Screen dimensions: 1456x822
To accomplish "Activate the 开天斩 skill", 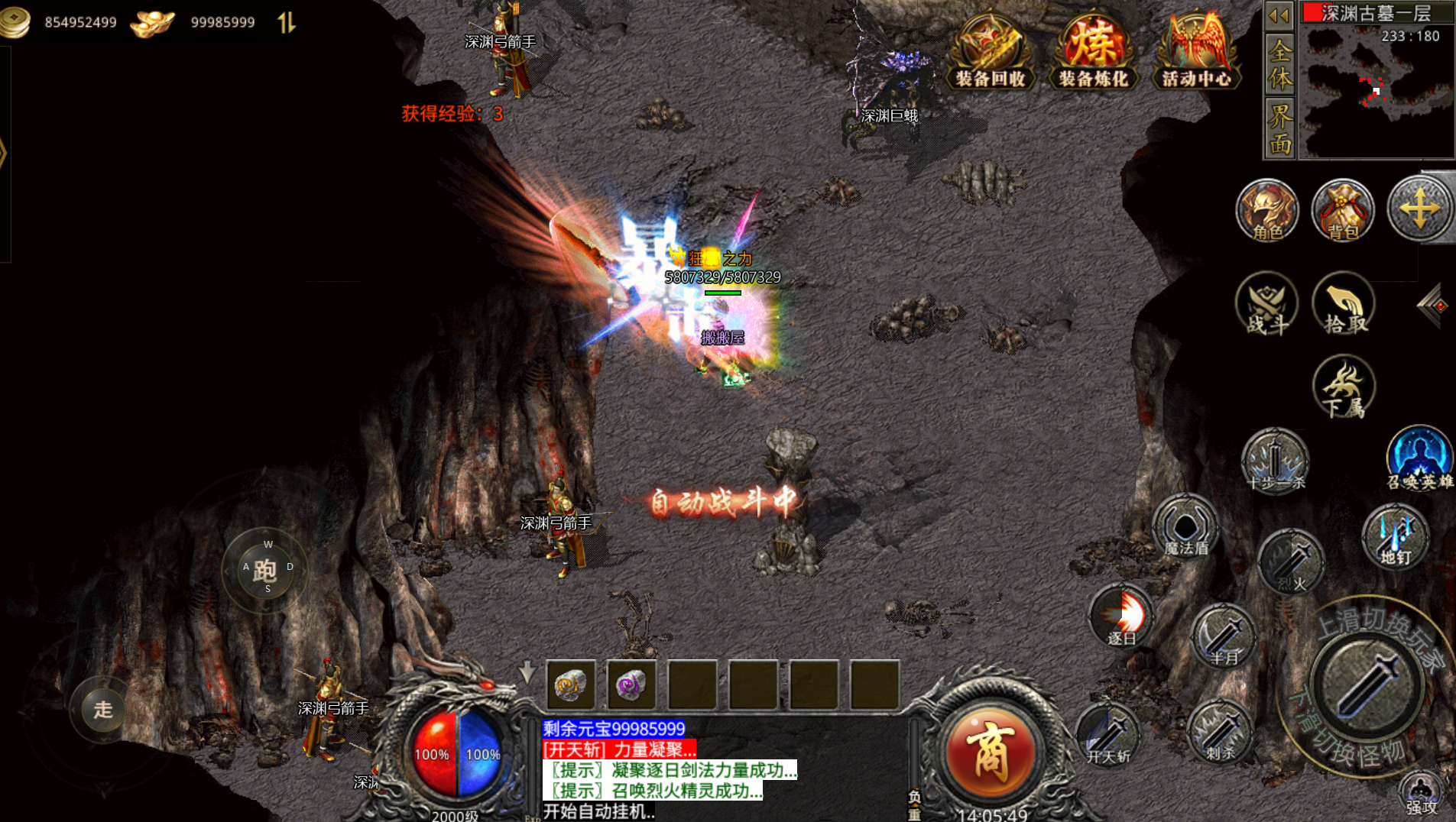I will pos(1107,735).
